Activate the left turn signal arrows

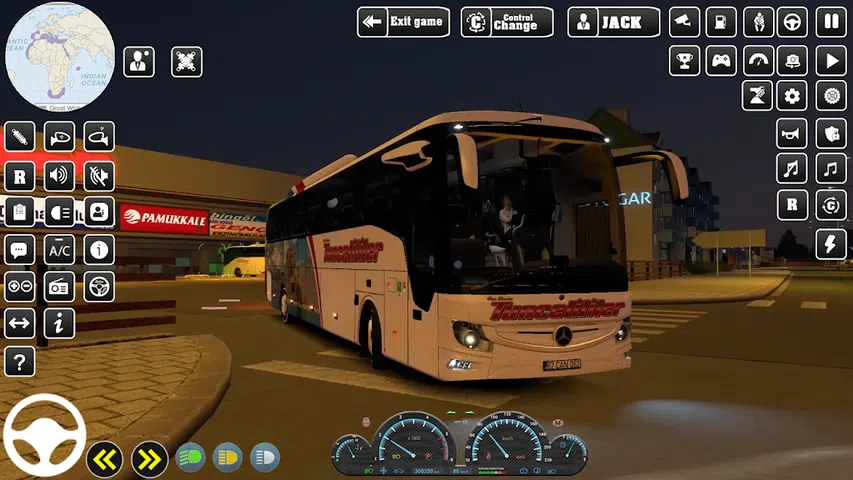105,458
